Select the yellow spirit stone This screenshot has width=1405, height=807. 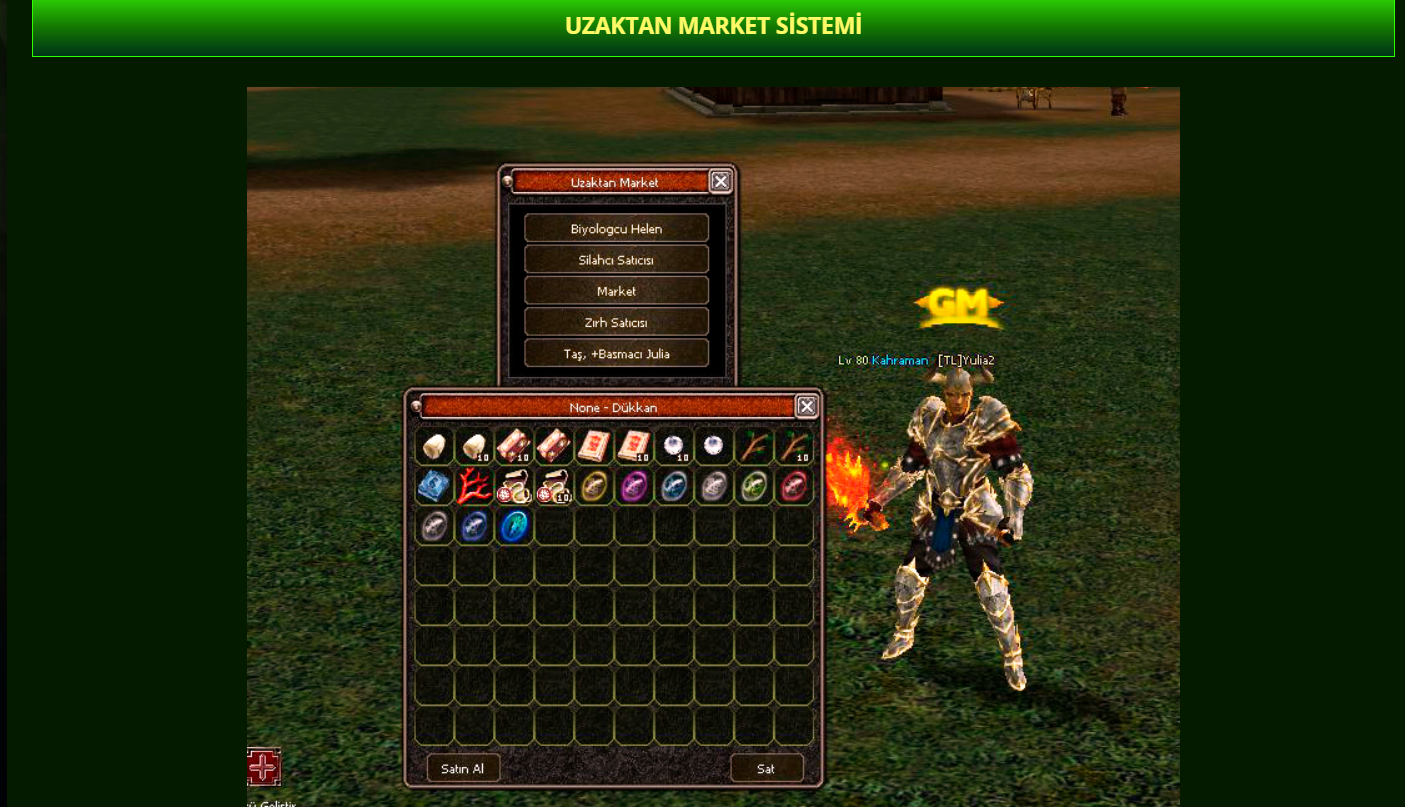click(x=594, y=487)
